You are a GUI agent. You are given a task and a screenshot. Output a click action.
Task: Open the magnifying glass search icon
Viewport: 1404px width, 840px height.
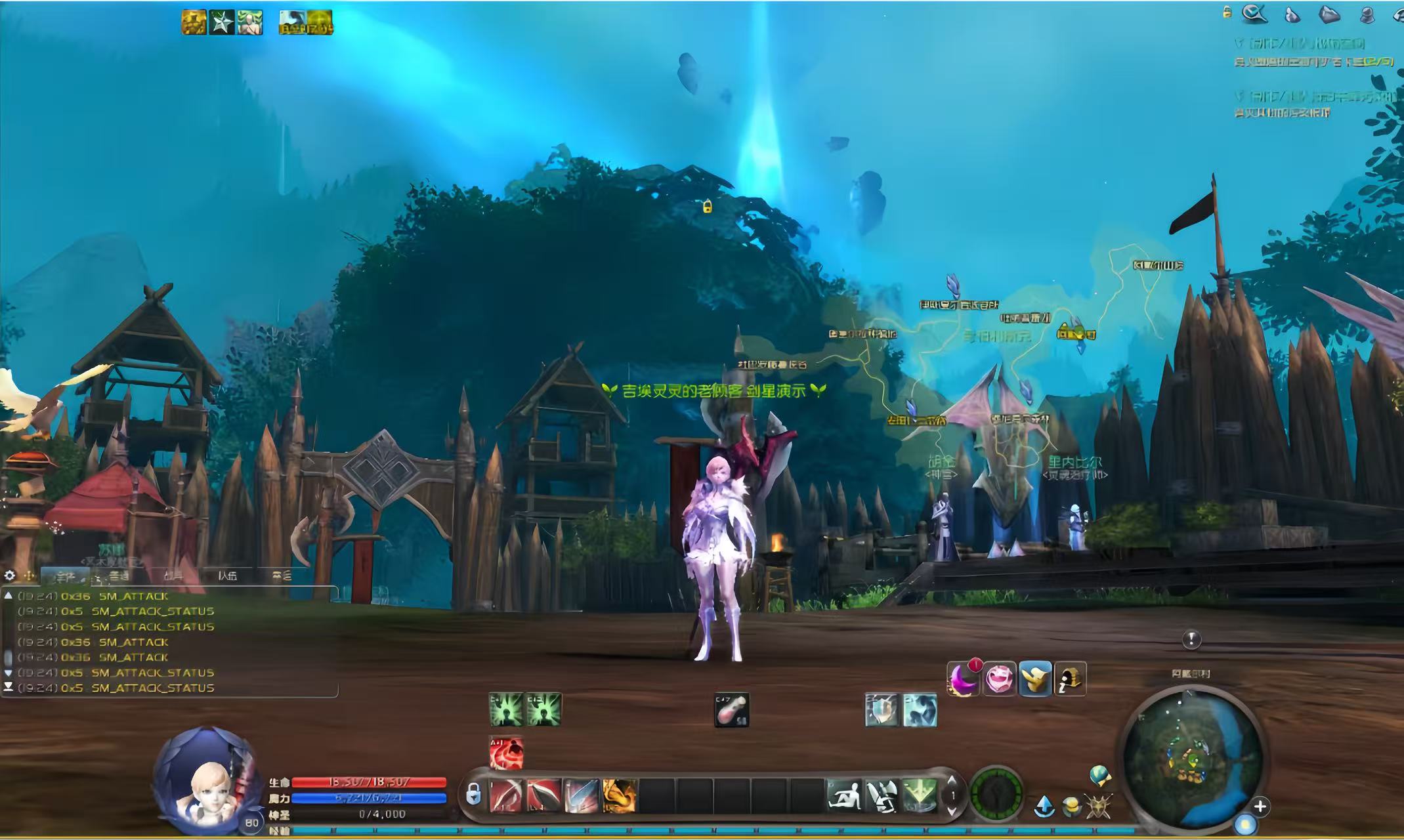point(1254,14)
